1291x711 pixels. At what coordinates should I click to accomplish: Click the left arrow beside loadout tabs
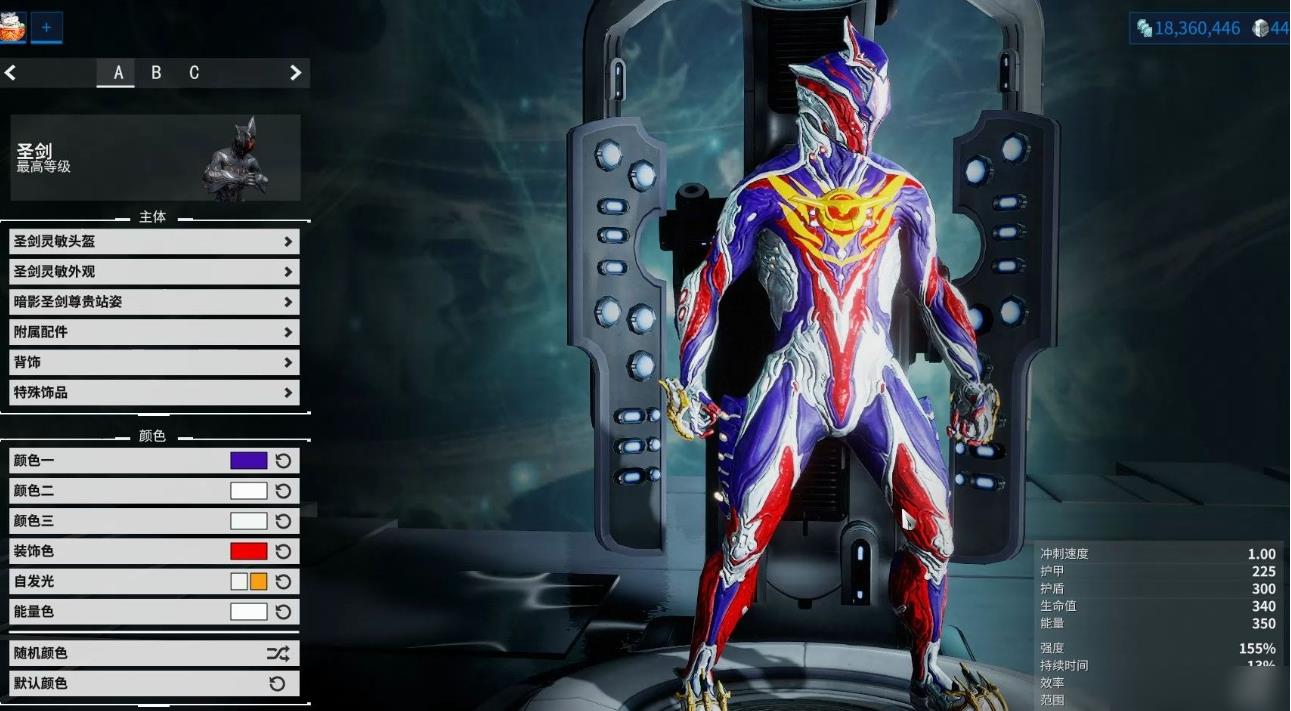pyautogui.click(x=11, y=73)
